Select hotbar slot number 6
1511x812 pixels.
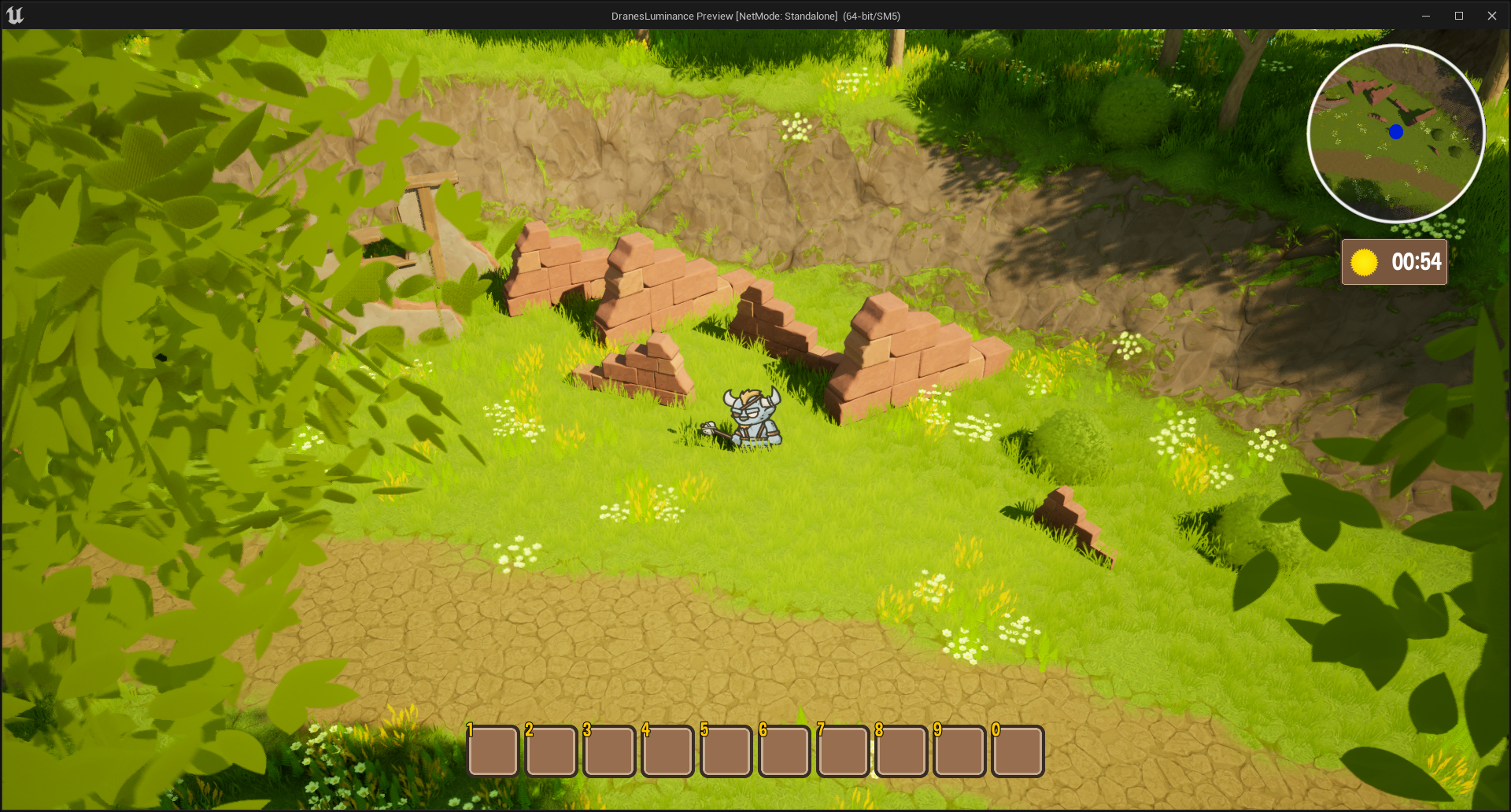[x=784, y=751]
